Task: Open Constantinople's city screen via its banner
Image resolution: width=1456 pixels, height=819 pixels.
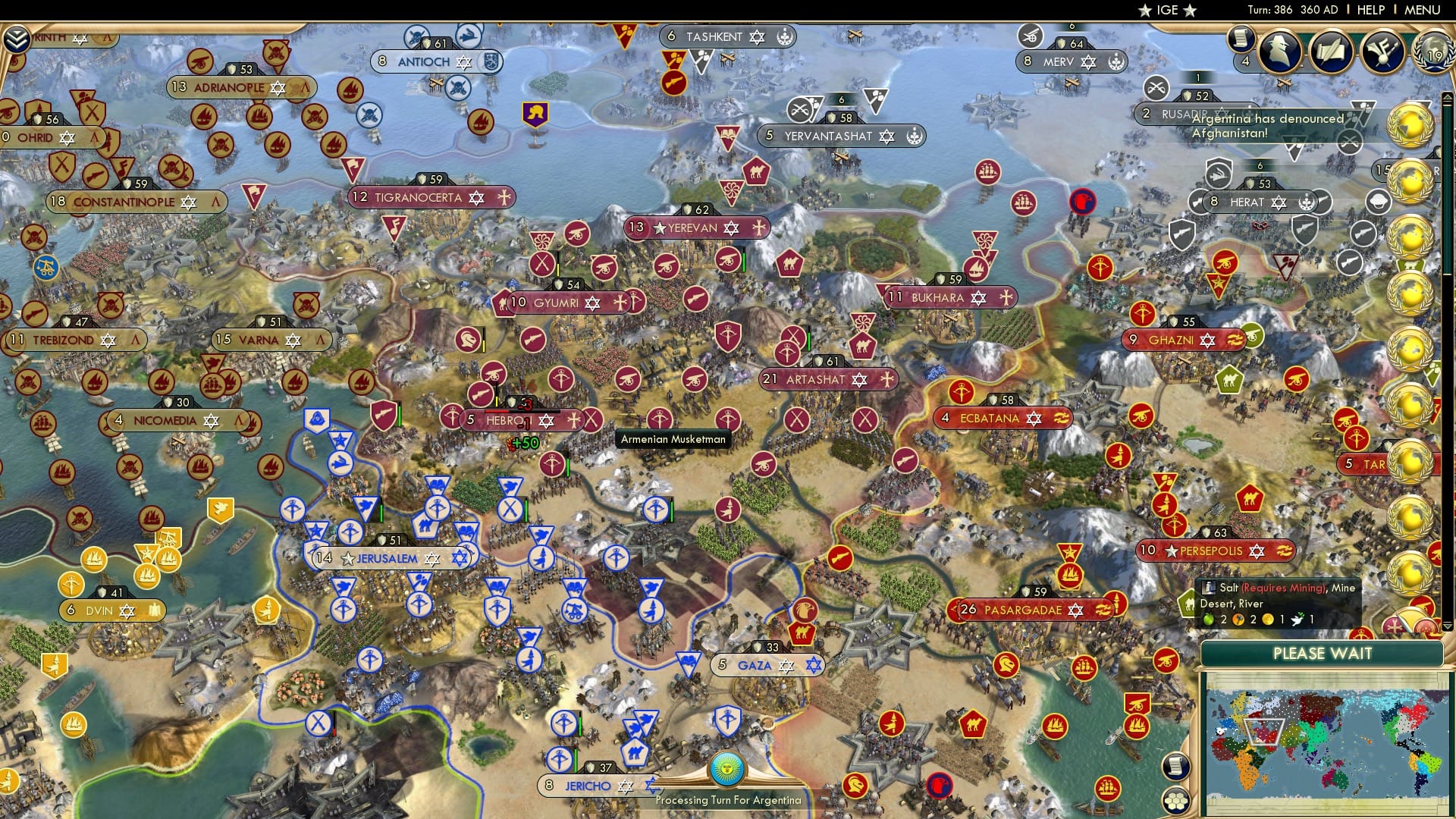Action: (x=136, y=202)
